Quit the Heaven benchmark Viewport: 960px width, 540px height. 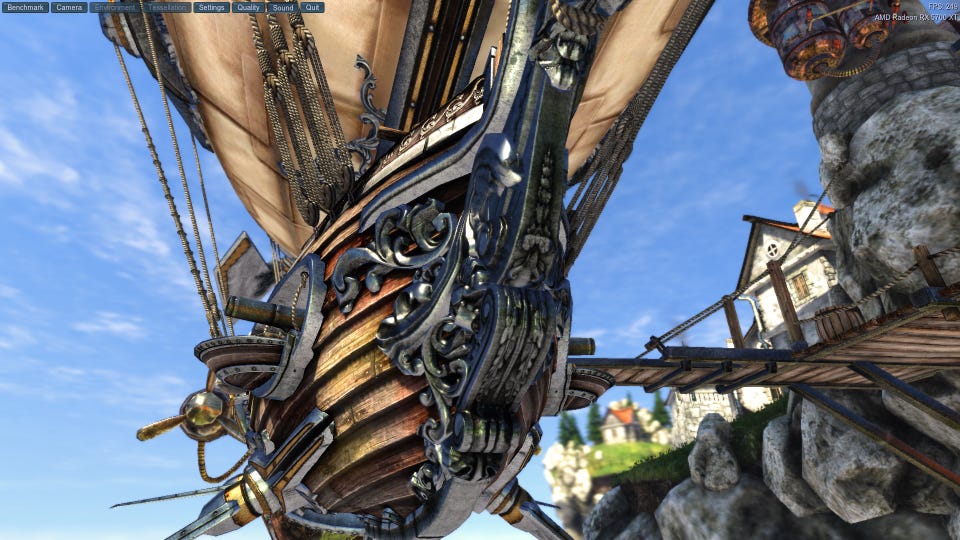[312, 7]
